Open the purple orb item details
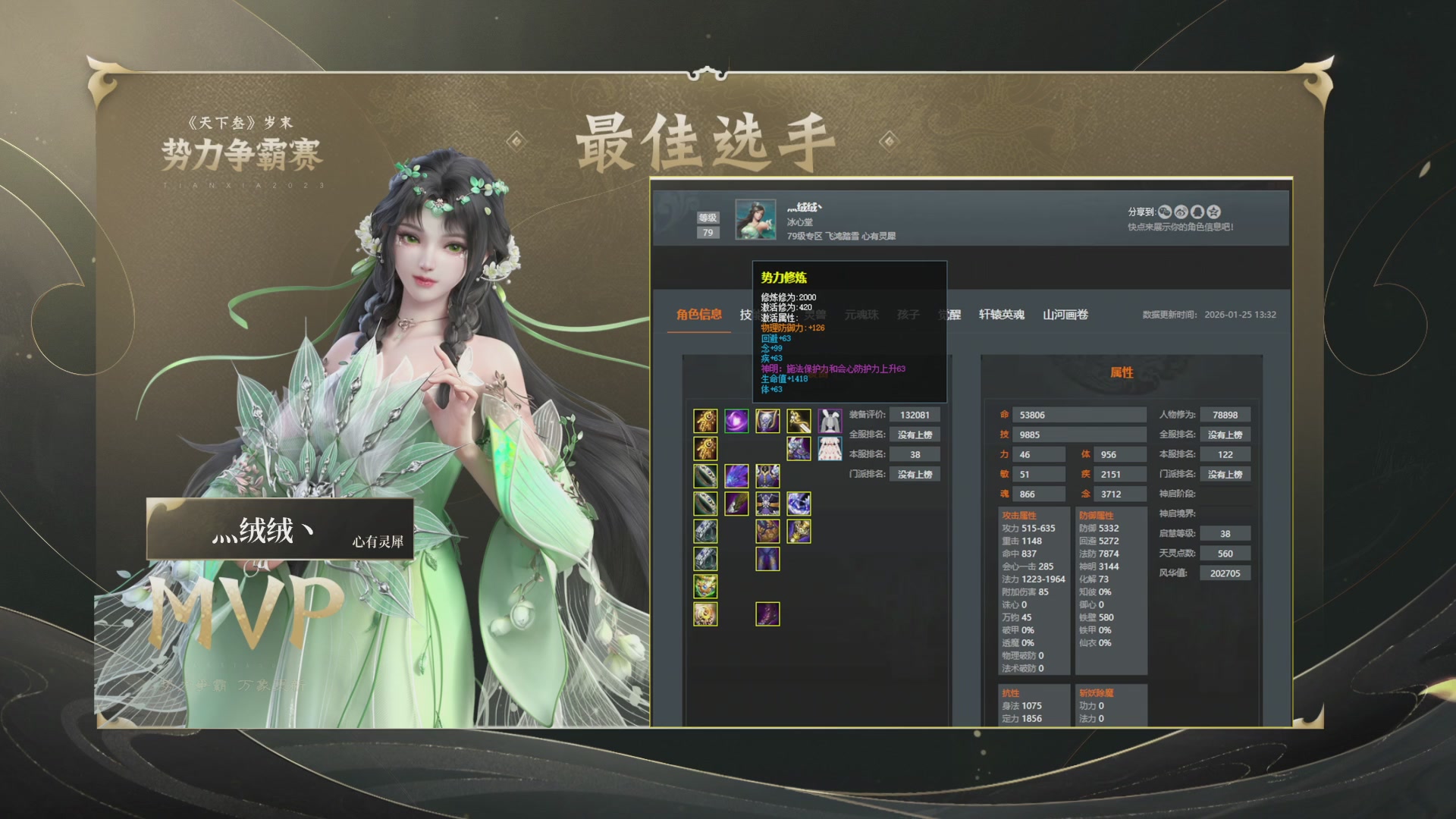1456x819 pixels. click(737, 420)
